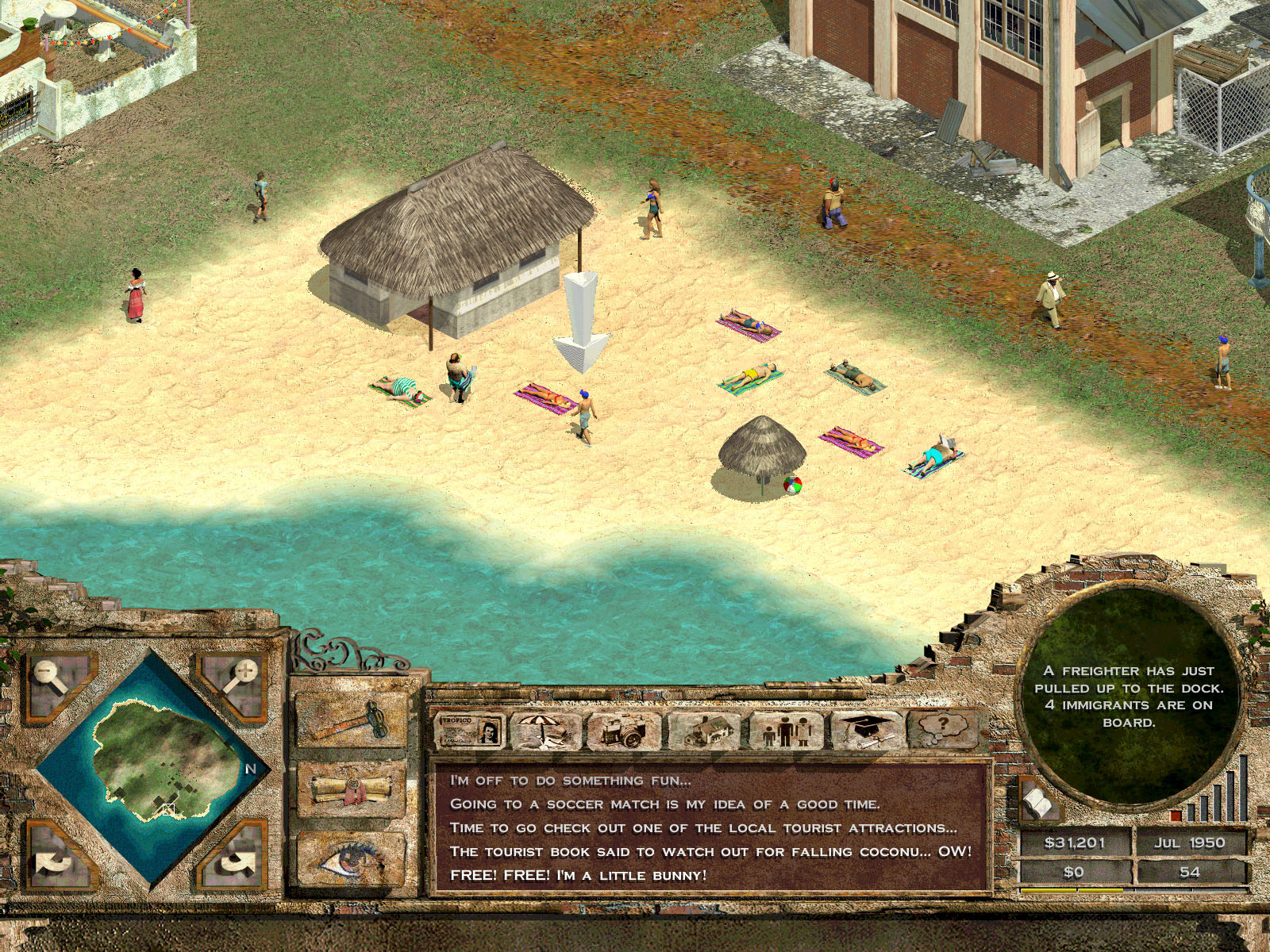Click the viewport marker on the minimap
The height and width of the screenshot is (952, 1270).
point(169,808)
